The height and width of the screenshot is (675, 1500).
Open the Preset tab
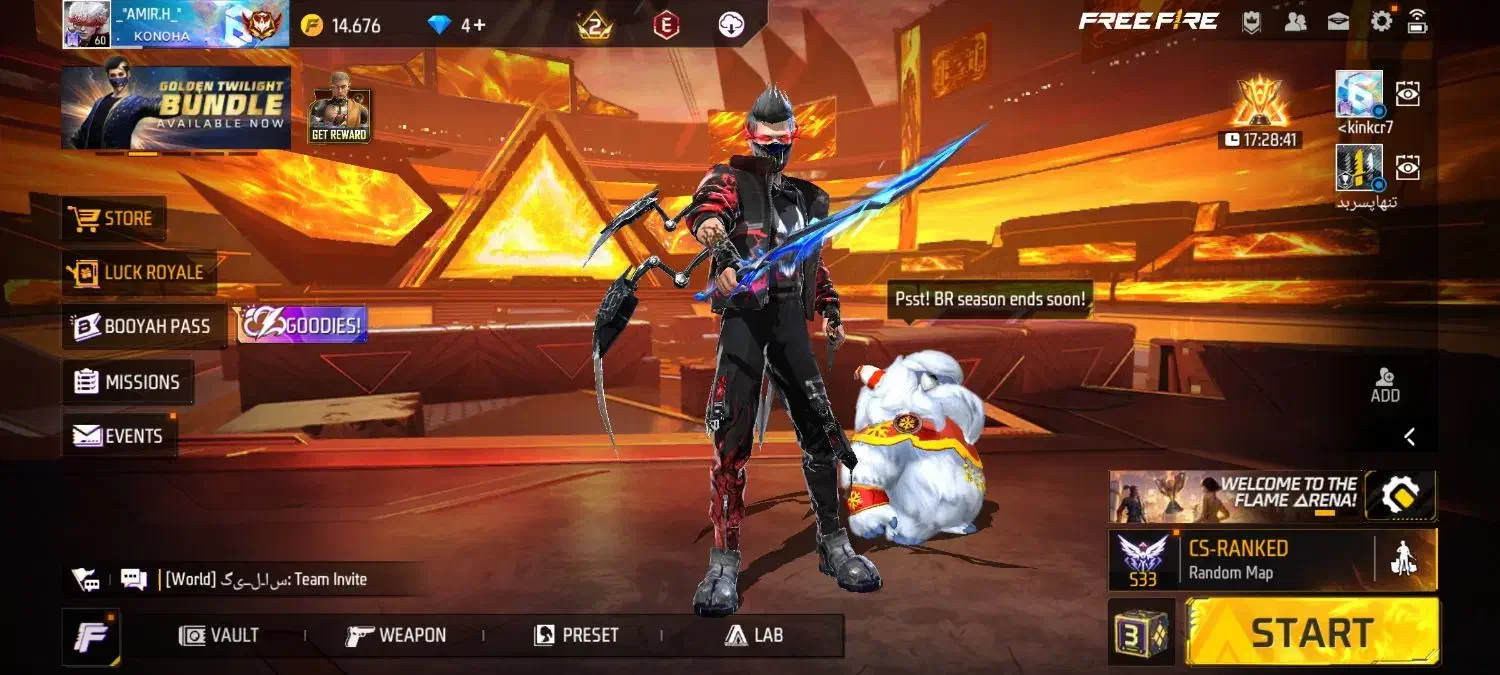[576, 635]
